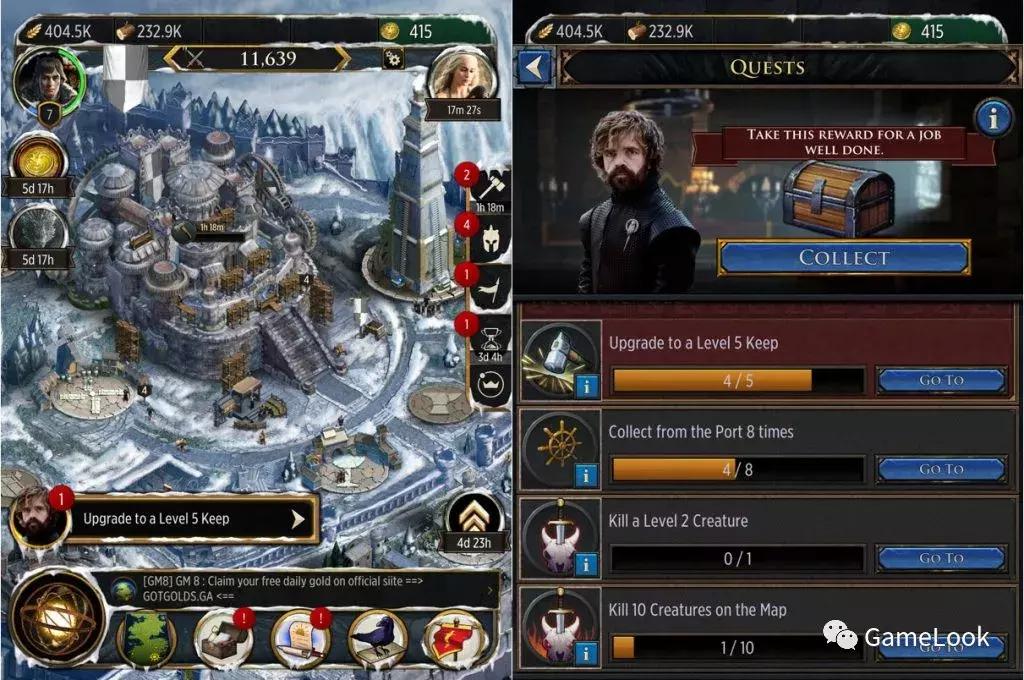Show info for the Port collection quest

(587, 475)
